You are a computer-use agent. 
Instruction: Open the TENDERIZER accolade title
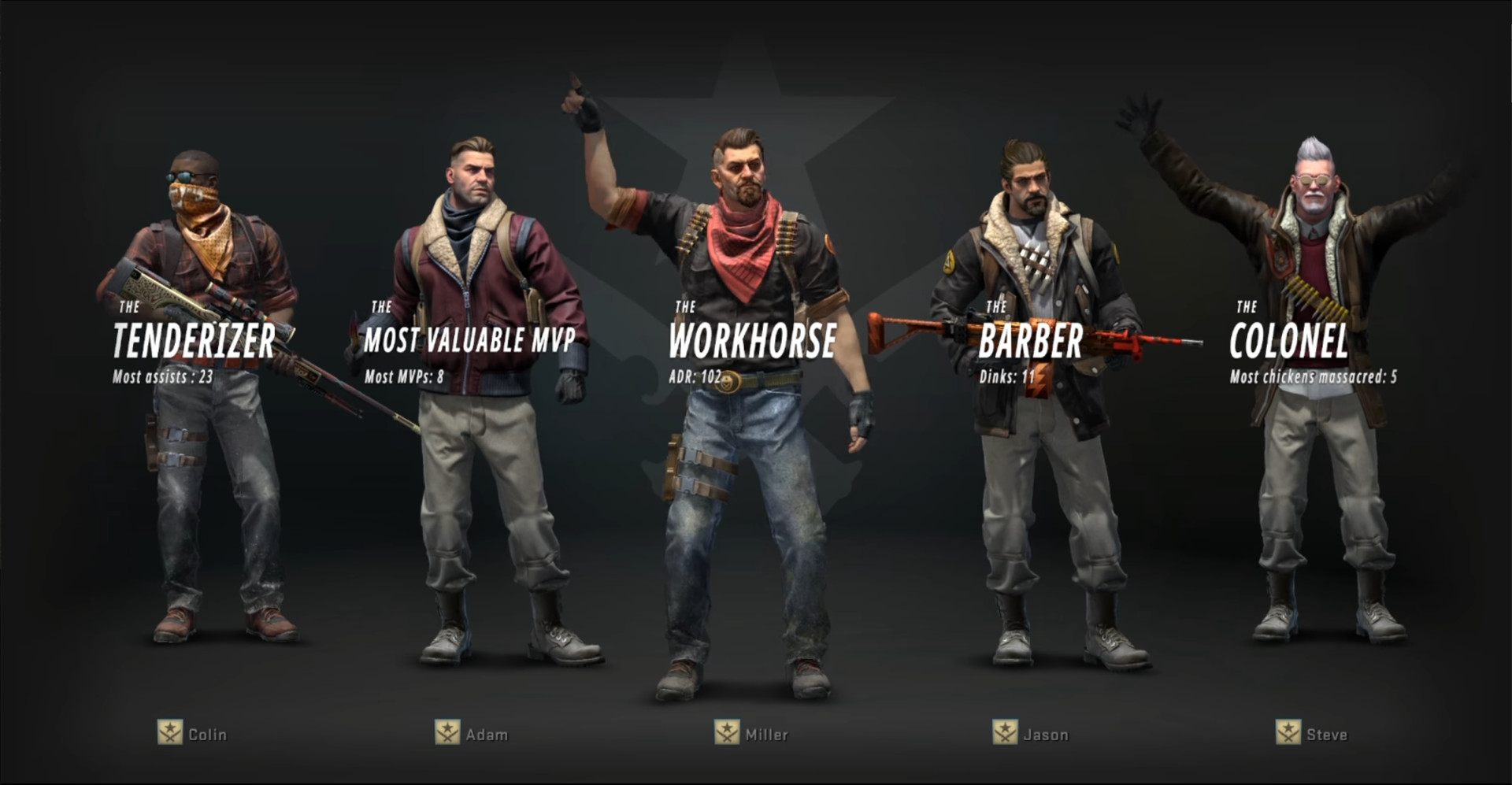click(x=191, y=341)
